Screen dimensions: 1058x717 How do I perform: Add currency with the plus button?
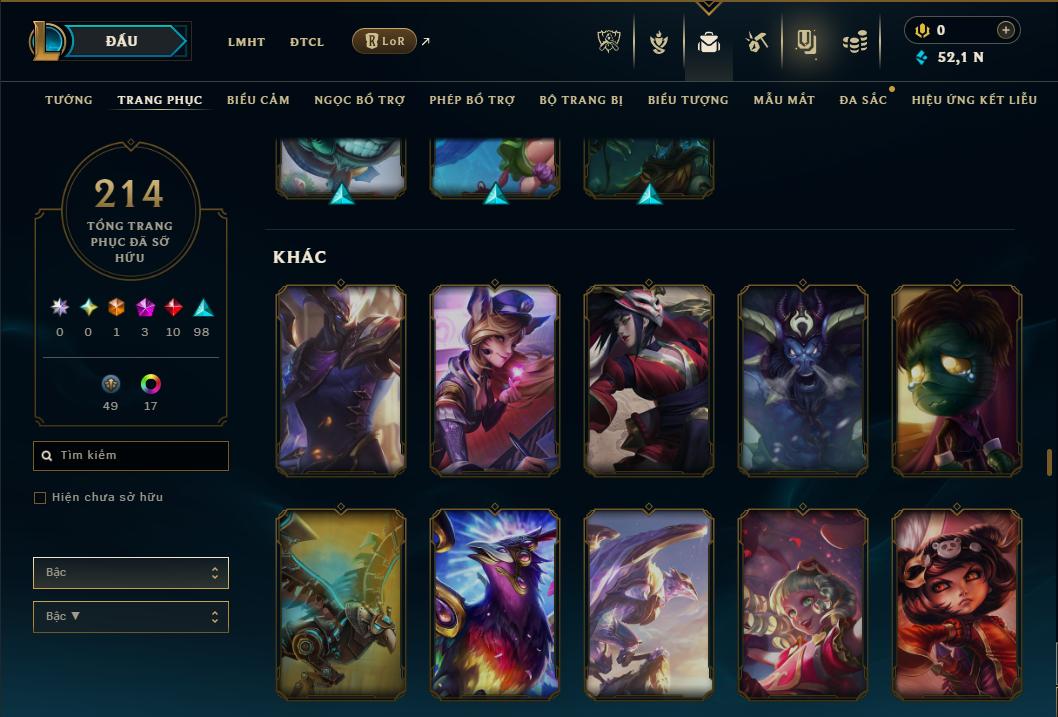pyautogui.click(x=1006, y=30)
